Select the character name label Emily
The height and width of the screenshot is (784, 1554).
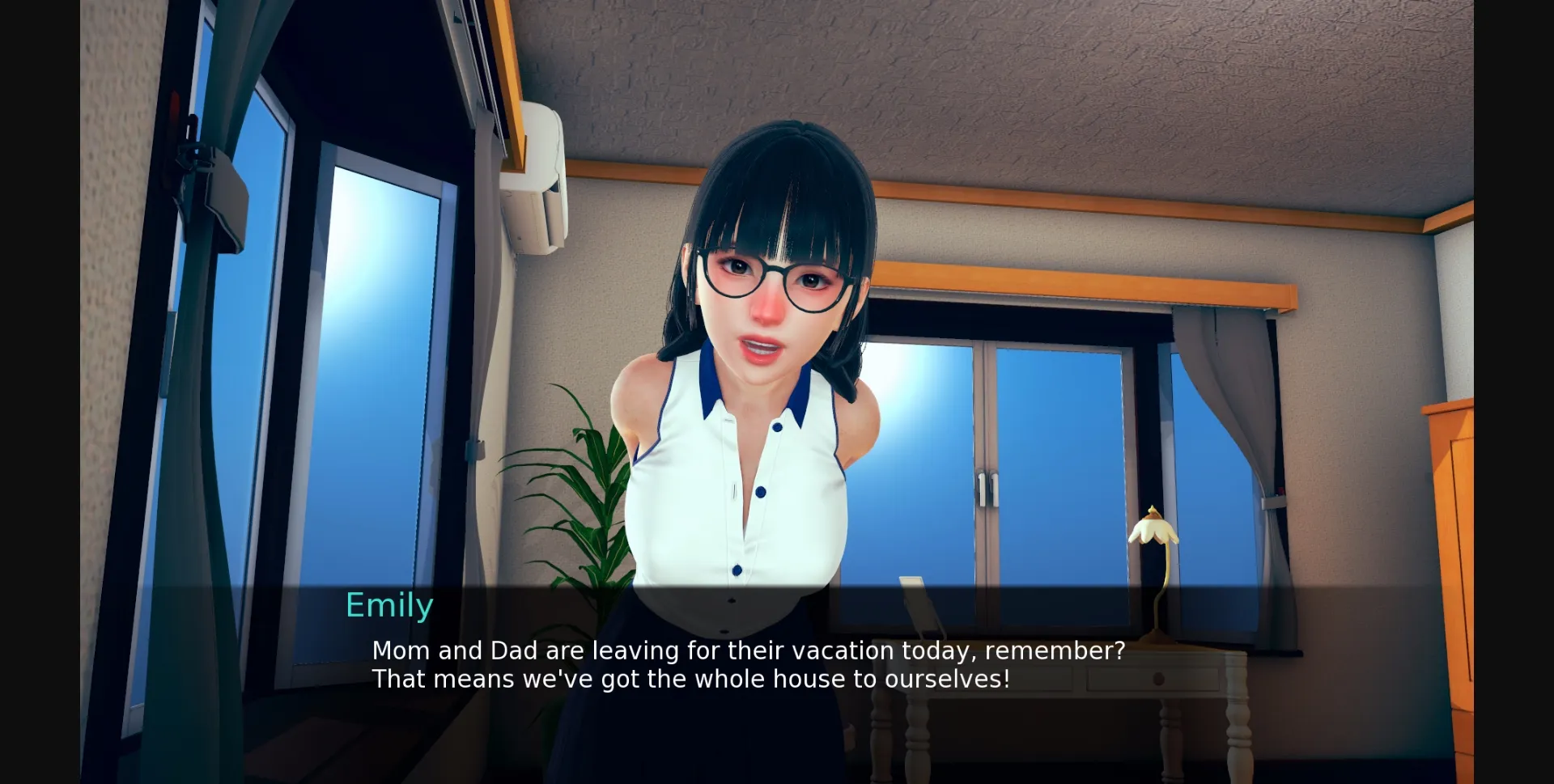[389, 604]
